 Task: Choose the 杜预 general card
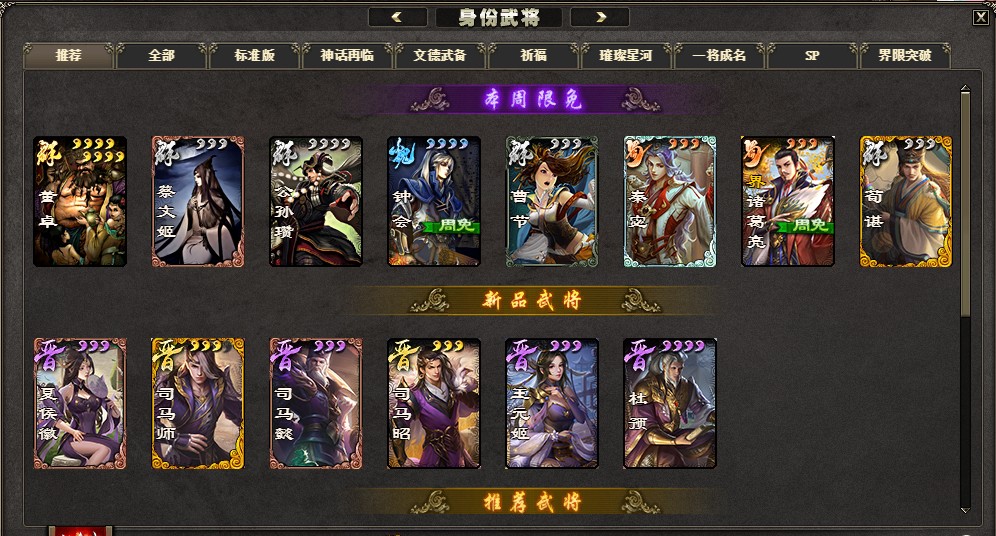670,403
